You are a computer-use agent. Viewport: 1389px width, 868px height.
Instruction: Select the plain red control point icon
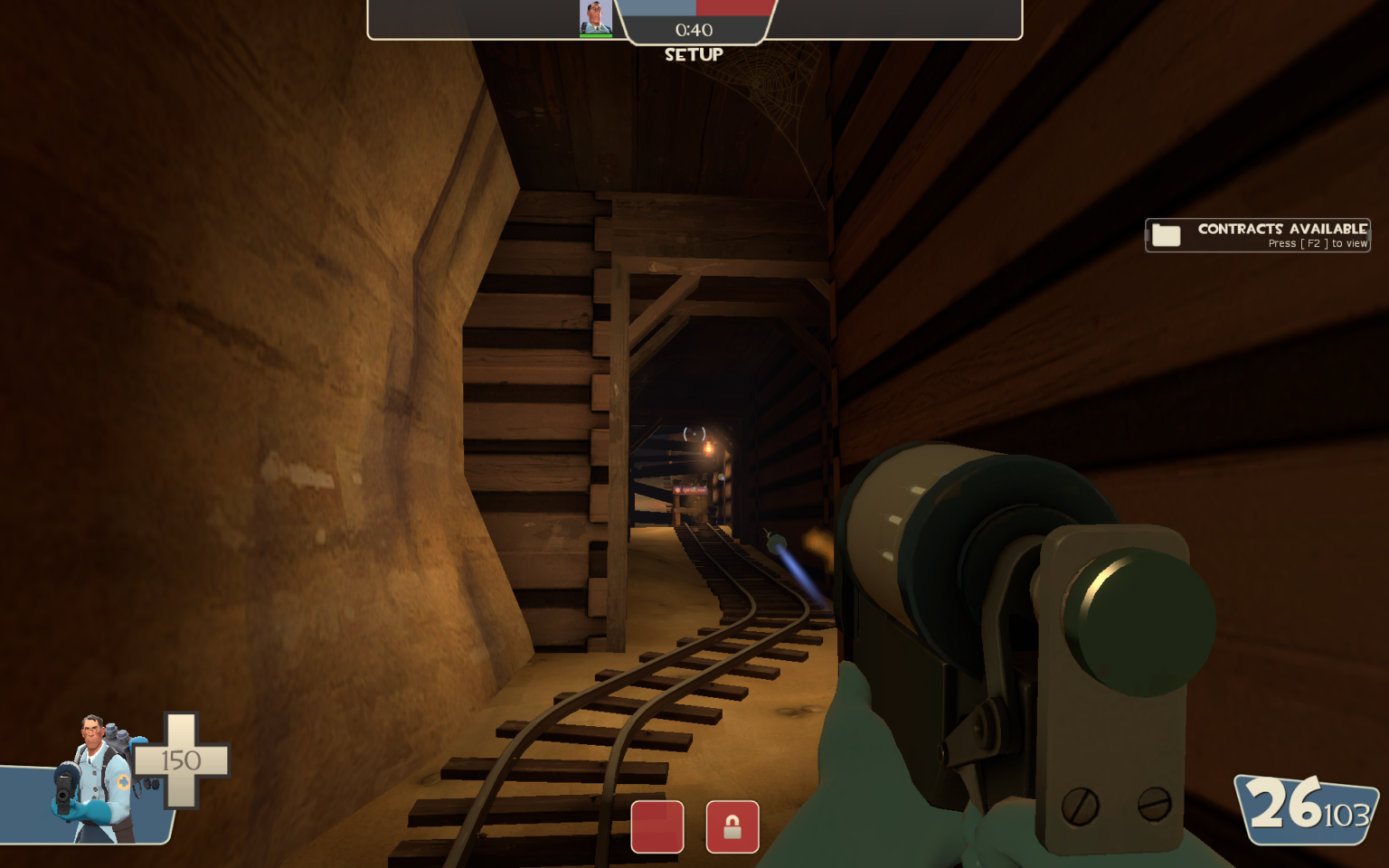click(657, 826)
